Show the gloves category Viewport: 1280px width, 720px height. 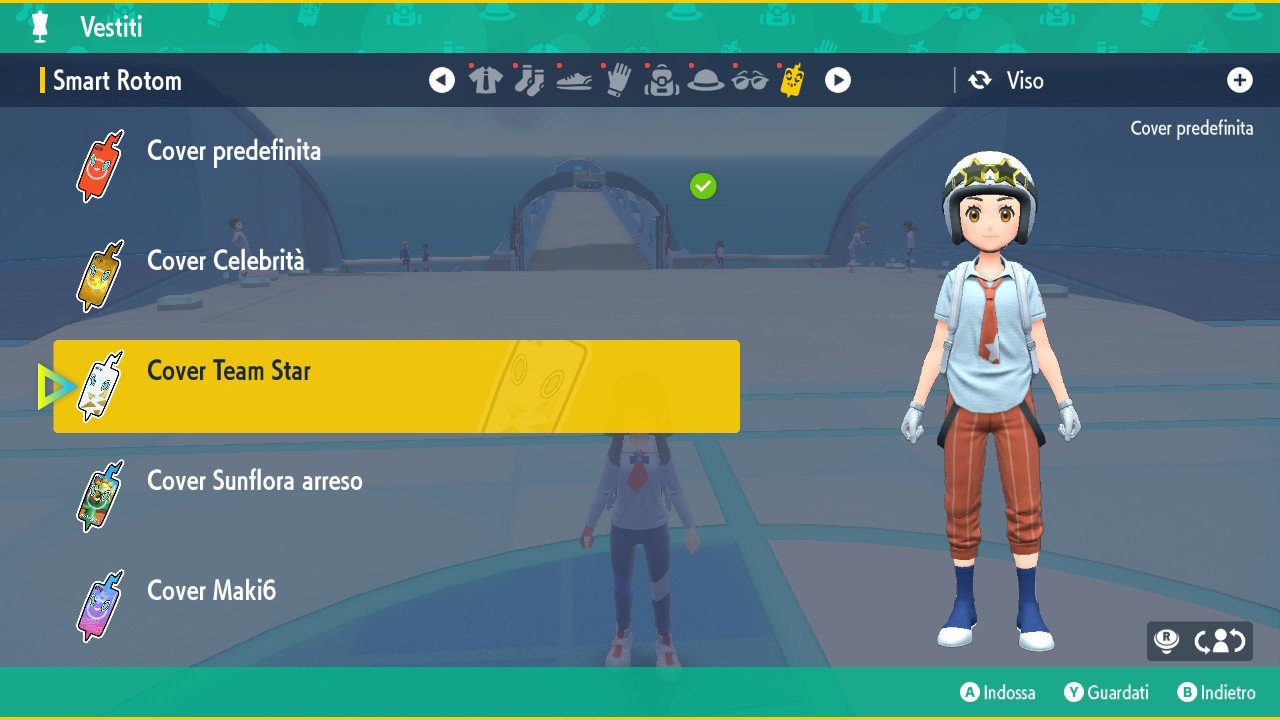618,80
